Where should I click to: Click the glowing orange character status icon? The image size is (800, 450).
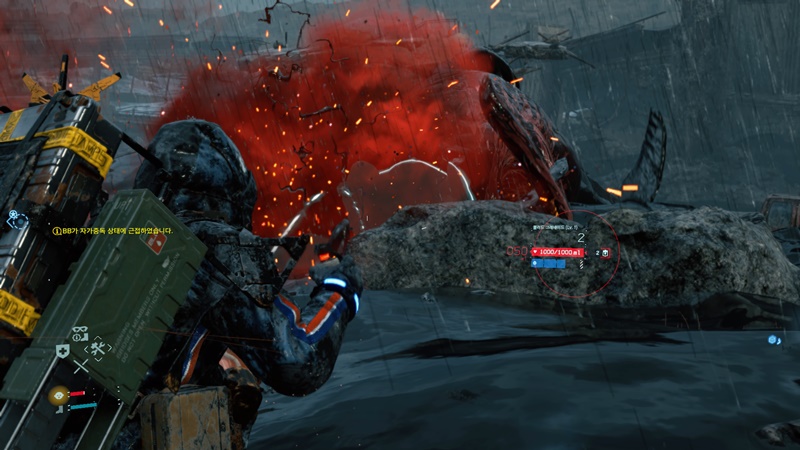[58, 396]
